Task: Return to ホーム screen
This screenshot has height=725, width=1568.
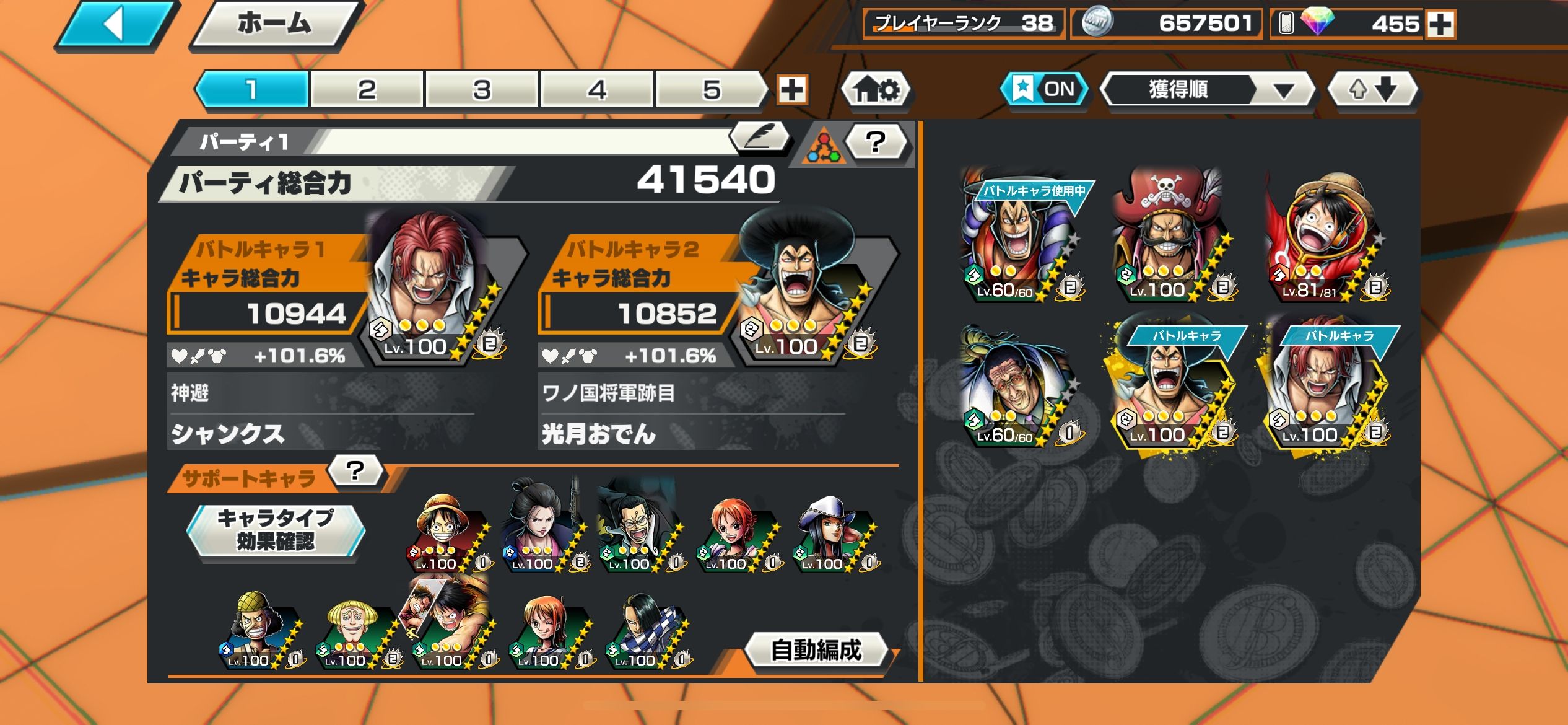Action: coord(274,25)
